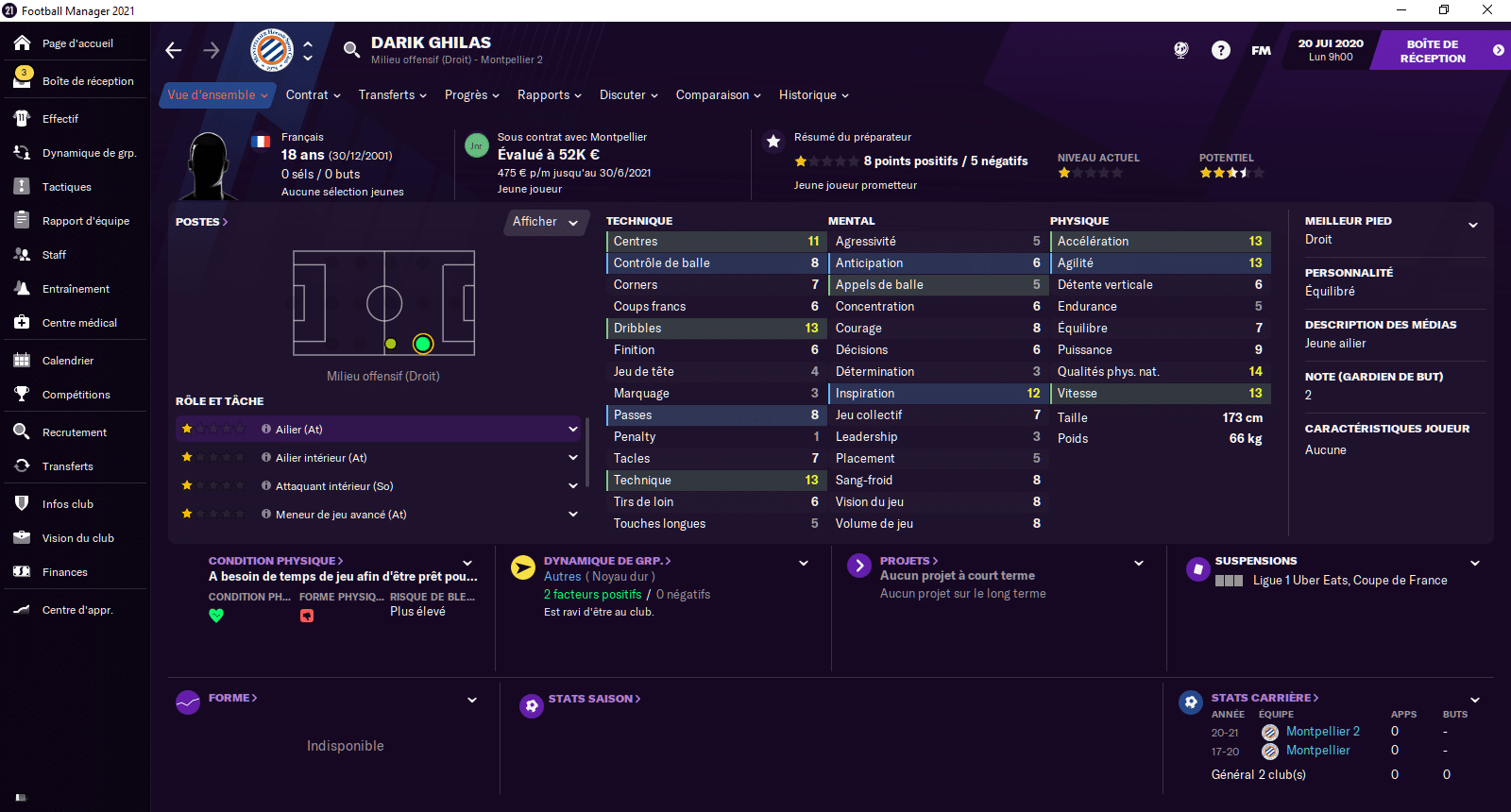This screenshot has height=812, width=1511.
Task: Open the Recrutement section
Action: click(74, 432)
